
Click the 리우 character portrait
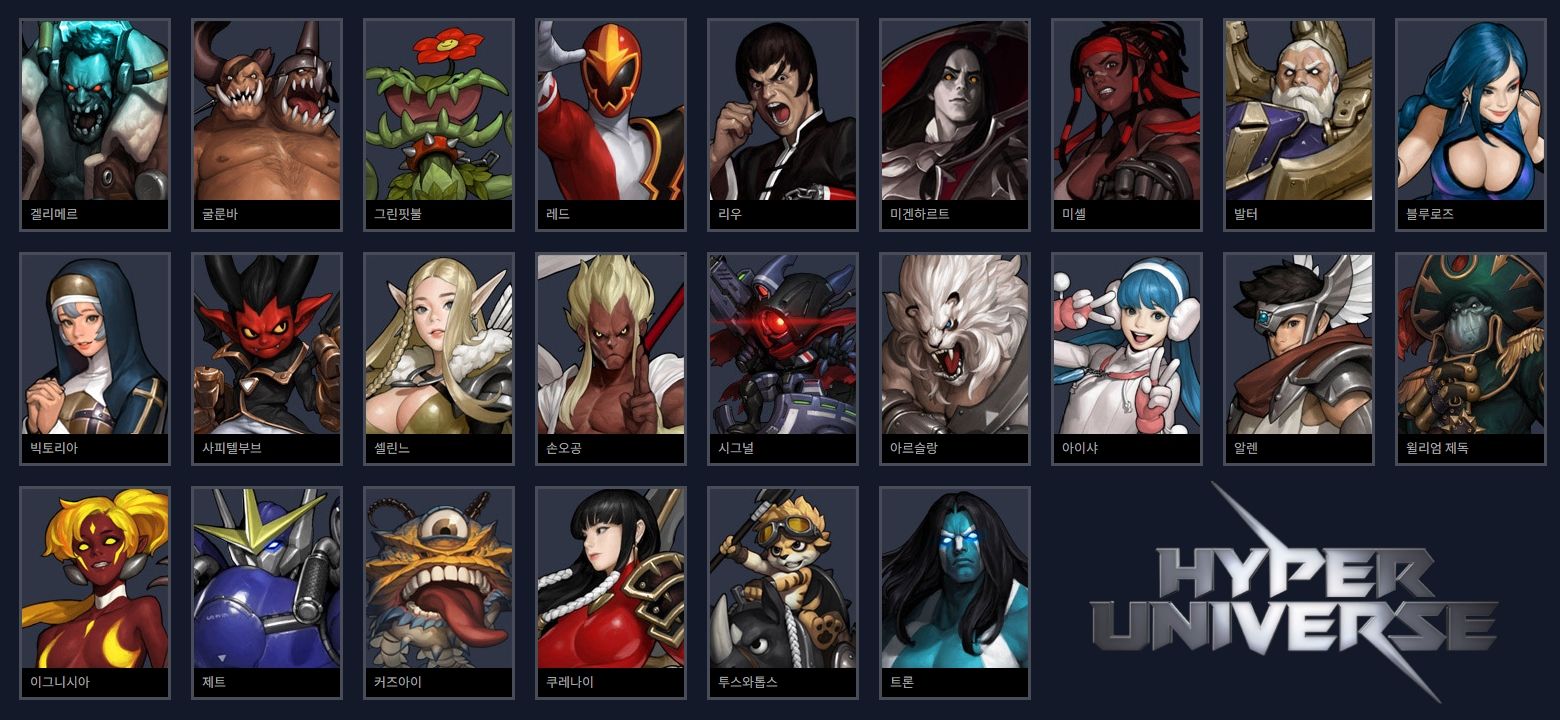click(x=783, y=120)
